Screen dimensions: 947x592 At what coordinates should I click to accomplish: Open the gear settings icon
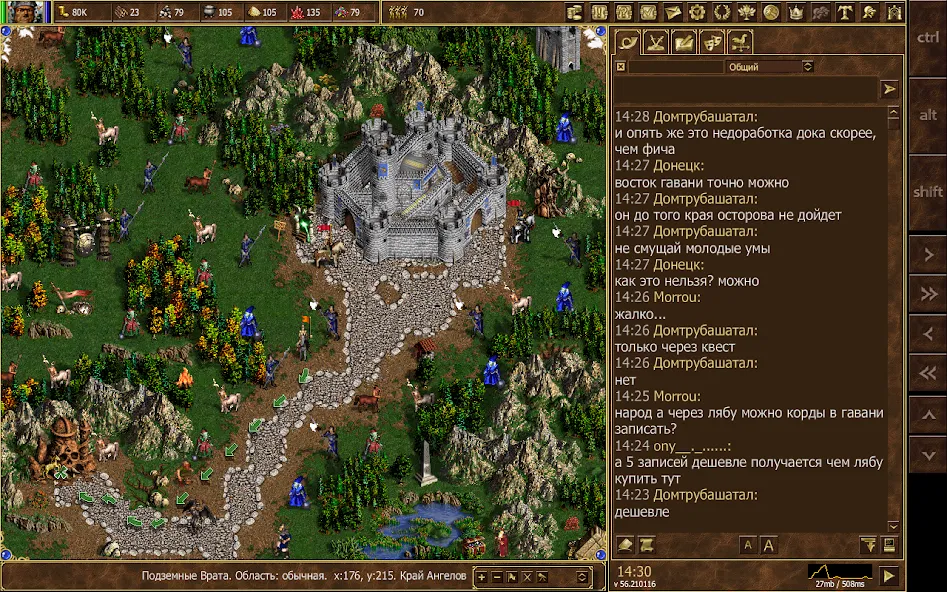click(x=697, y=13)
